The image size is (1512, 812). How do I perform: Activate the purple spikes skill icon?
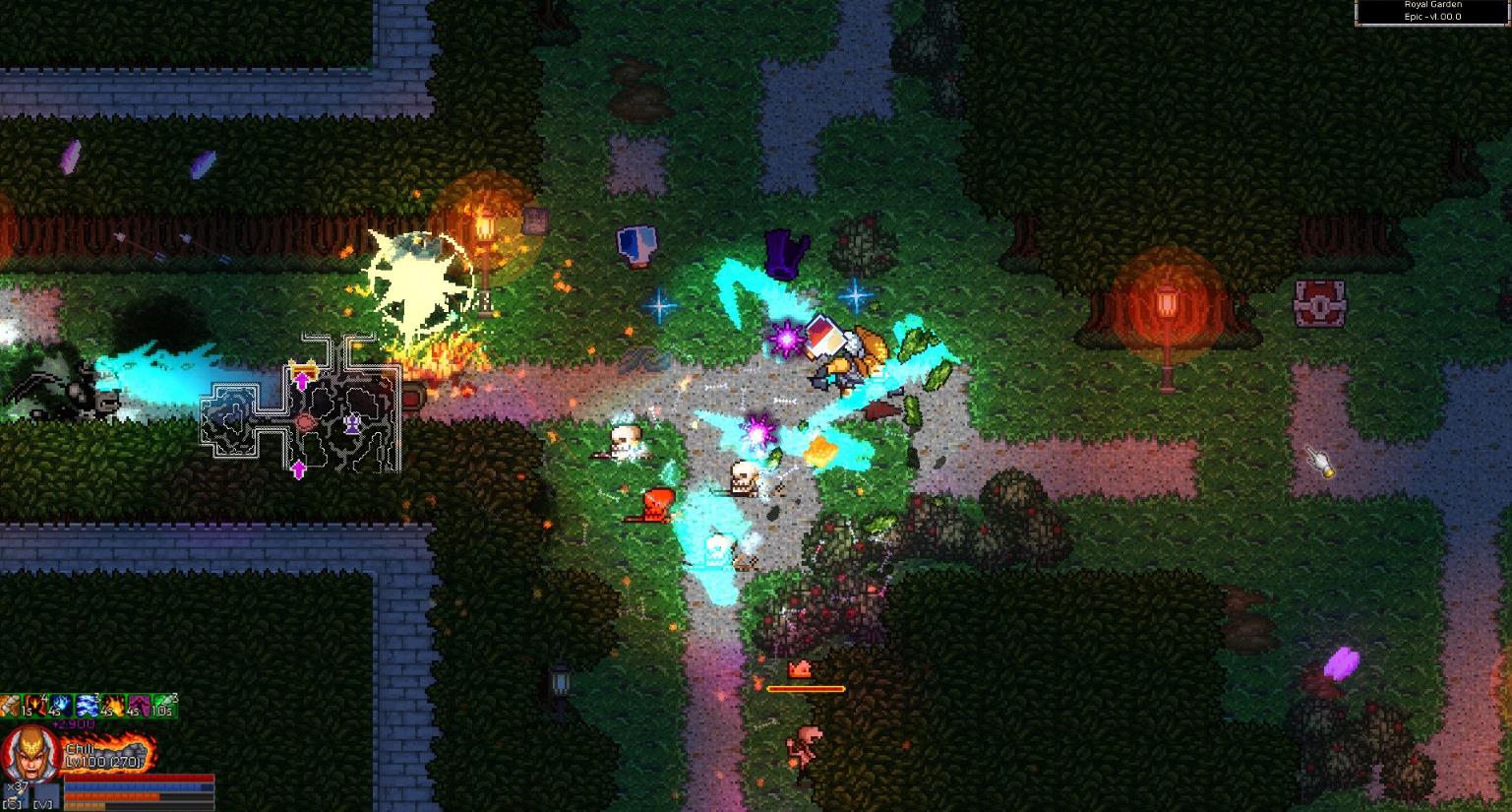140,705
